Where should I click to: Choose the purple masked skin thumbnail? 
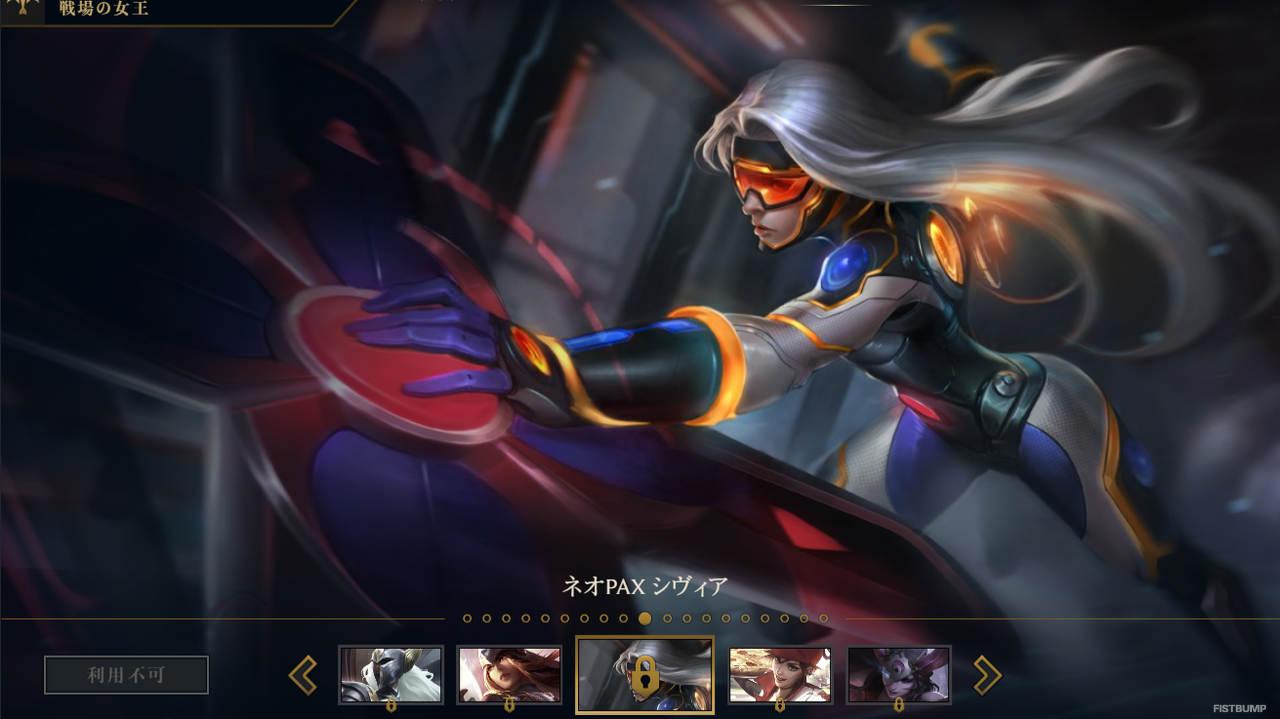[x=899, y=674]
